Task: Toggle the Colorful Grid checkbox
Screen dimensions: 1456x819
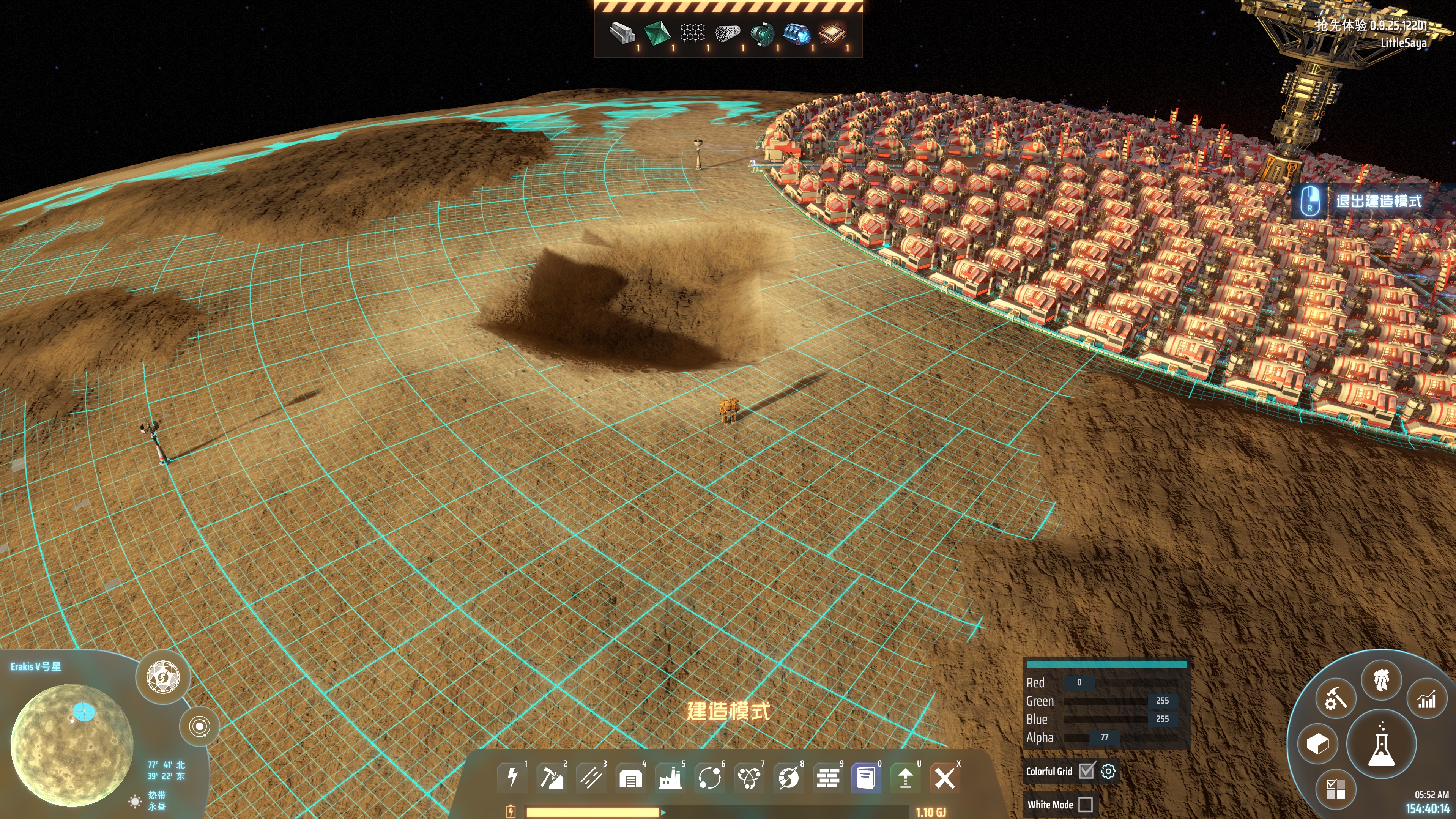Action: 1086,771
